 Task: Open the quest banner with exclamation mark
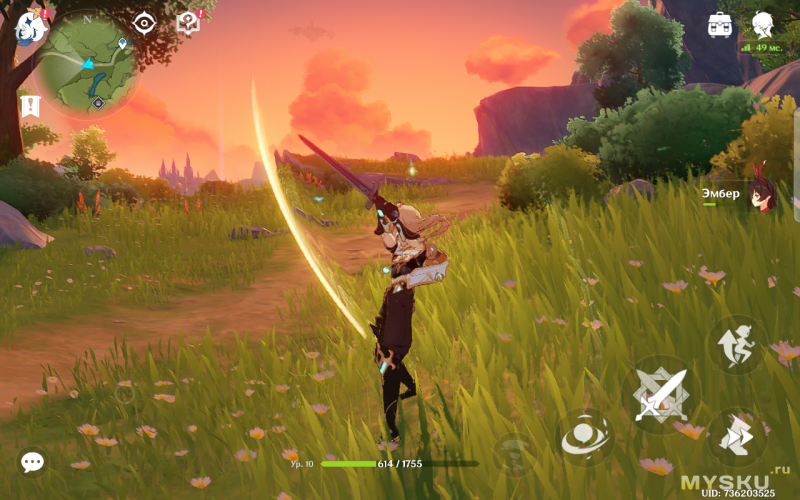tap(29, 105)
